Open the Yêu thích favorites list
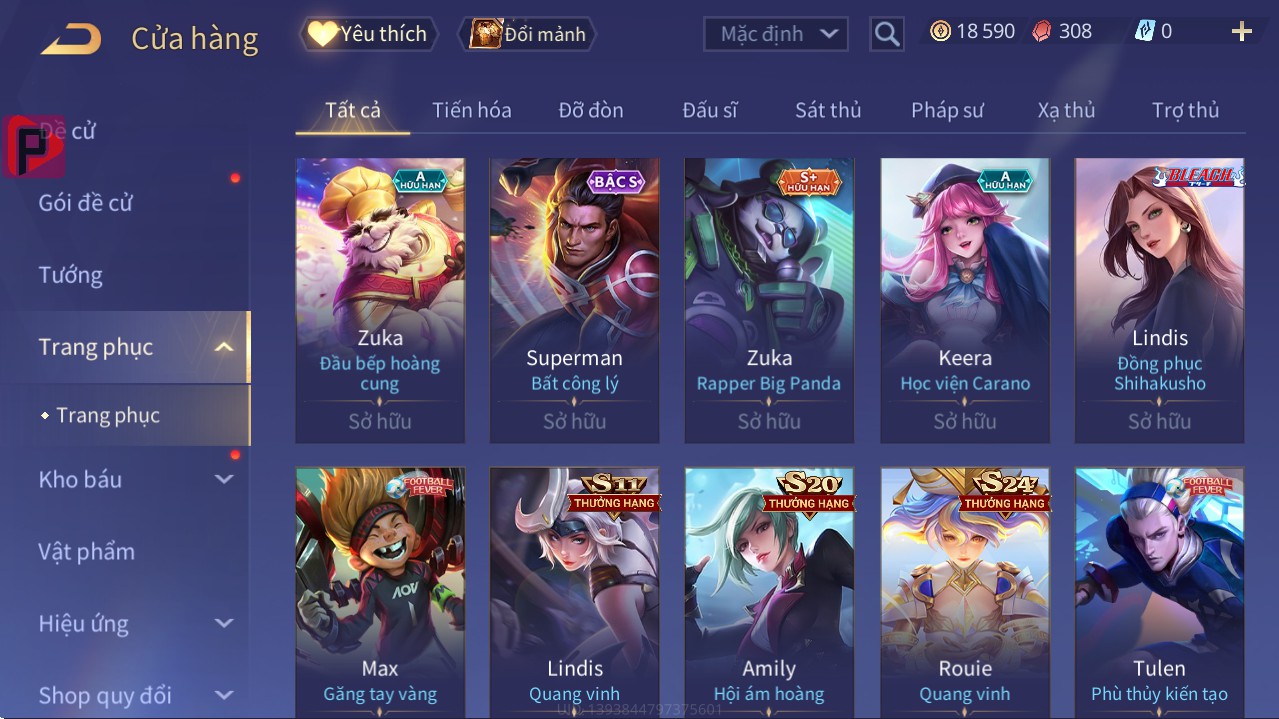Viewport: 1279px width, 719px height. click(x=367, y=34)
